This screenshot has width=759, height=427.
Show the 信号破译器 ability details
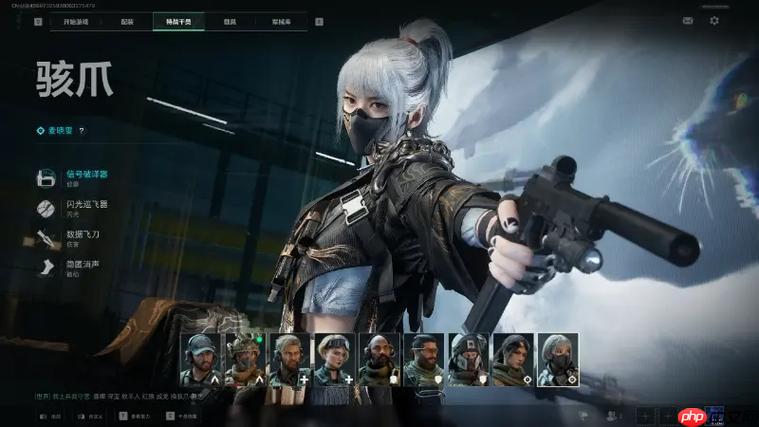tap(86, 178)
